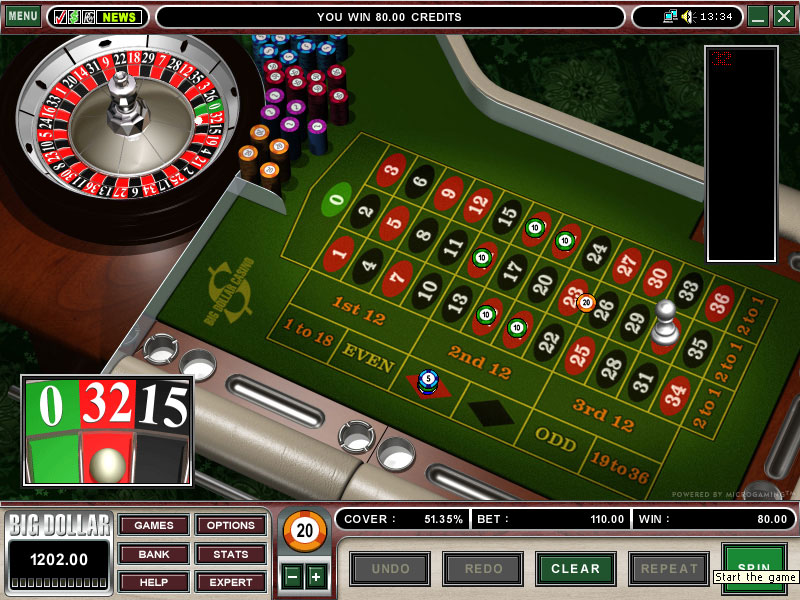Minimize the game window

pos(758,17)
